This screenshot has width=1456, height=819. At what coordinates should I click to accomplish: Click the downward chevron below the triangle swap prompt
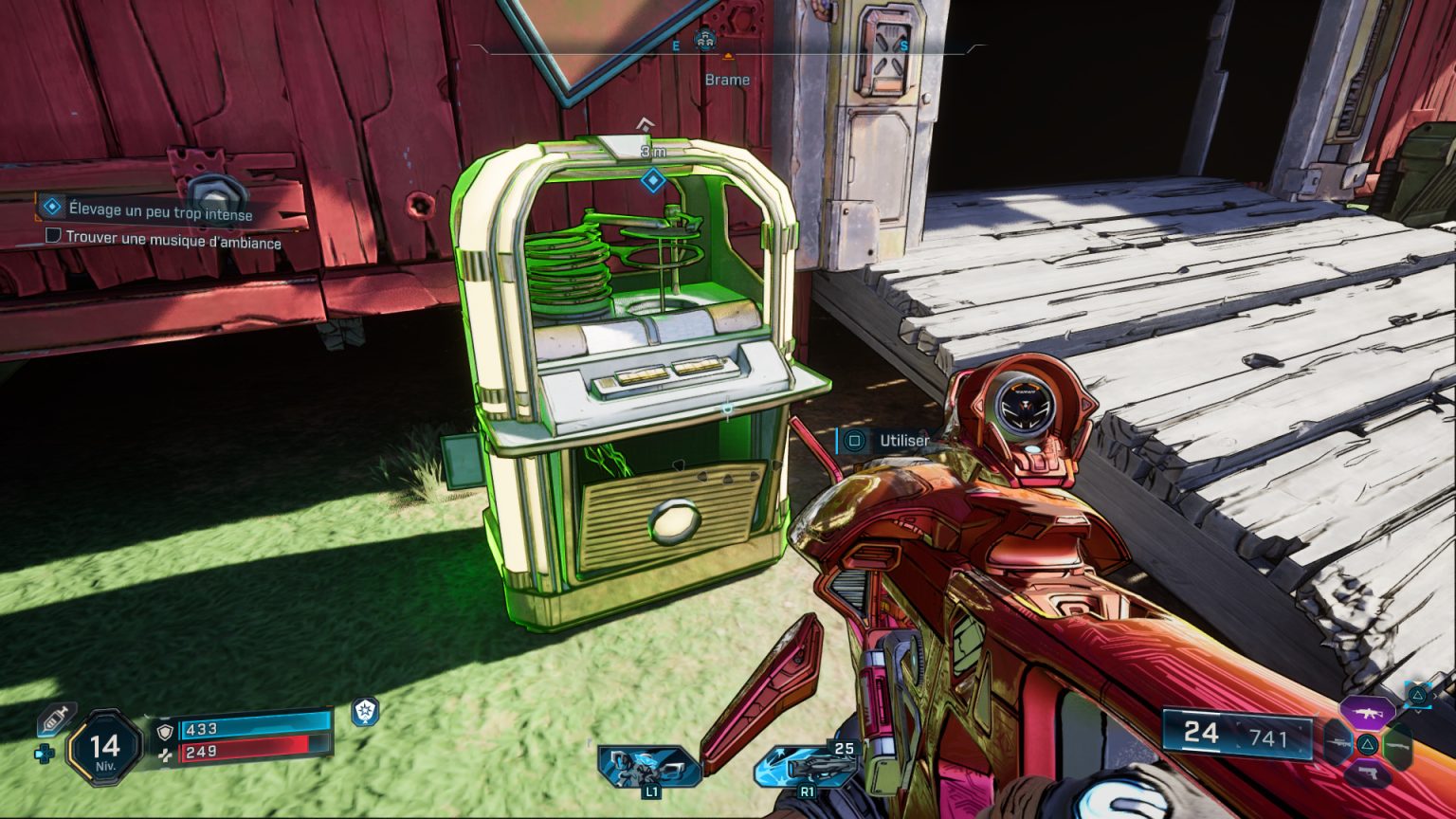(x=1416, y=712)
